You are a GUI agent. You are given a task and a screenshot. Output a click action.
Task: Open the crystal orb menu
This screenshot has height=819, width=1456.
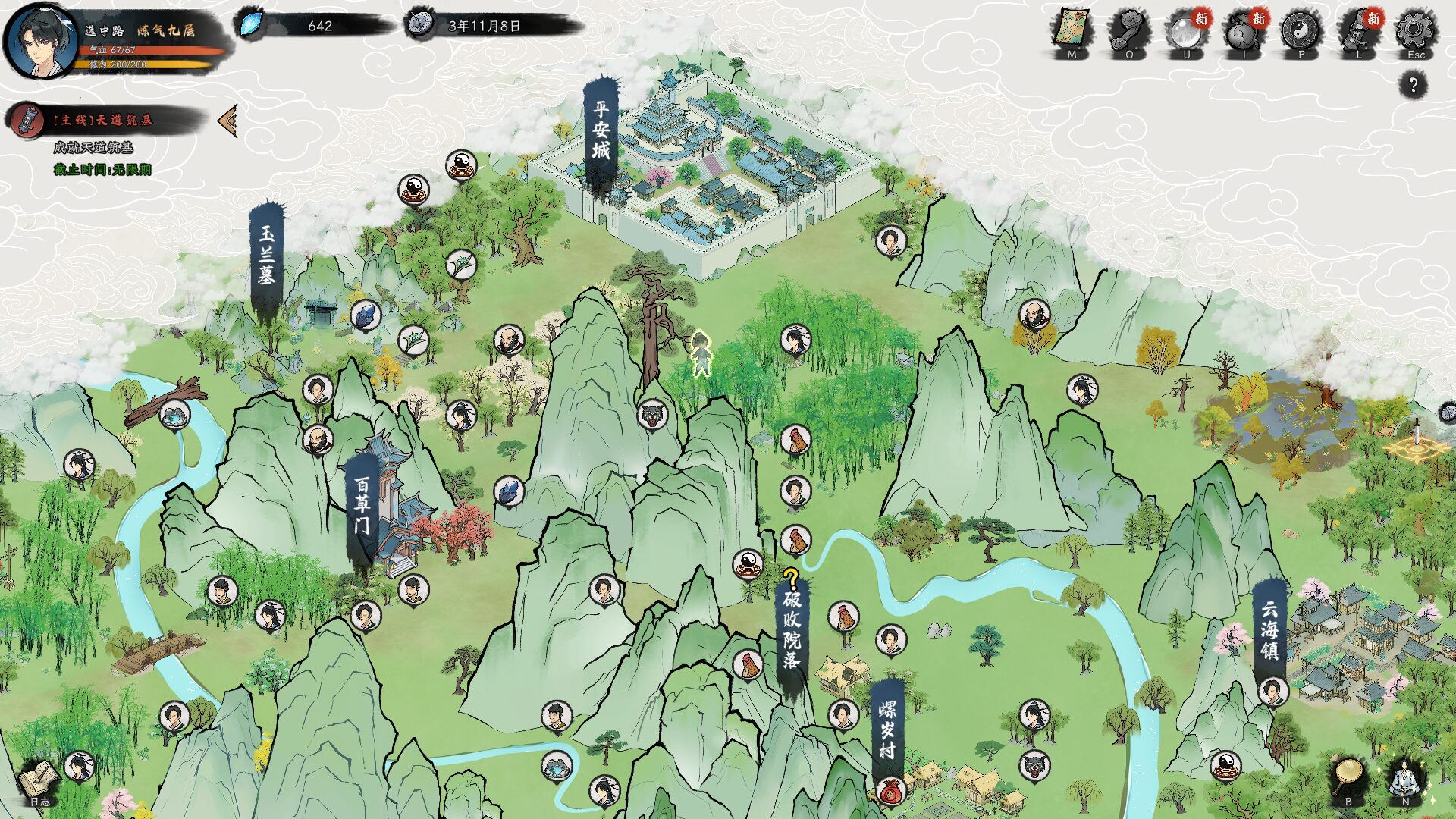(x=1186, y=32)
